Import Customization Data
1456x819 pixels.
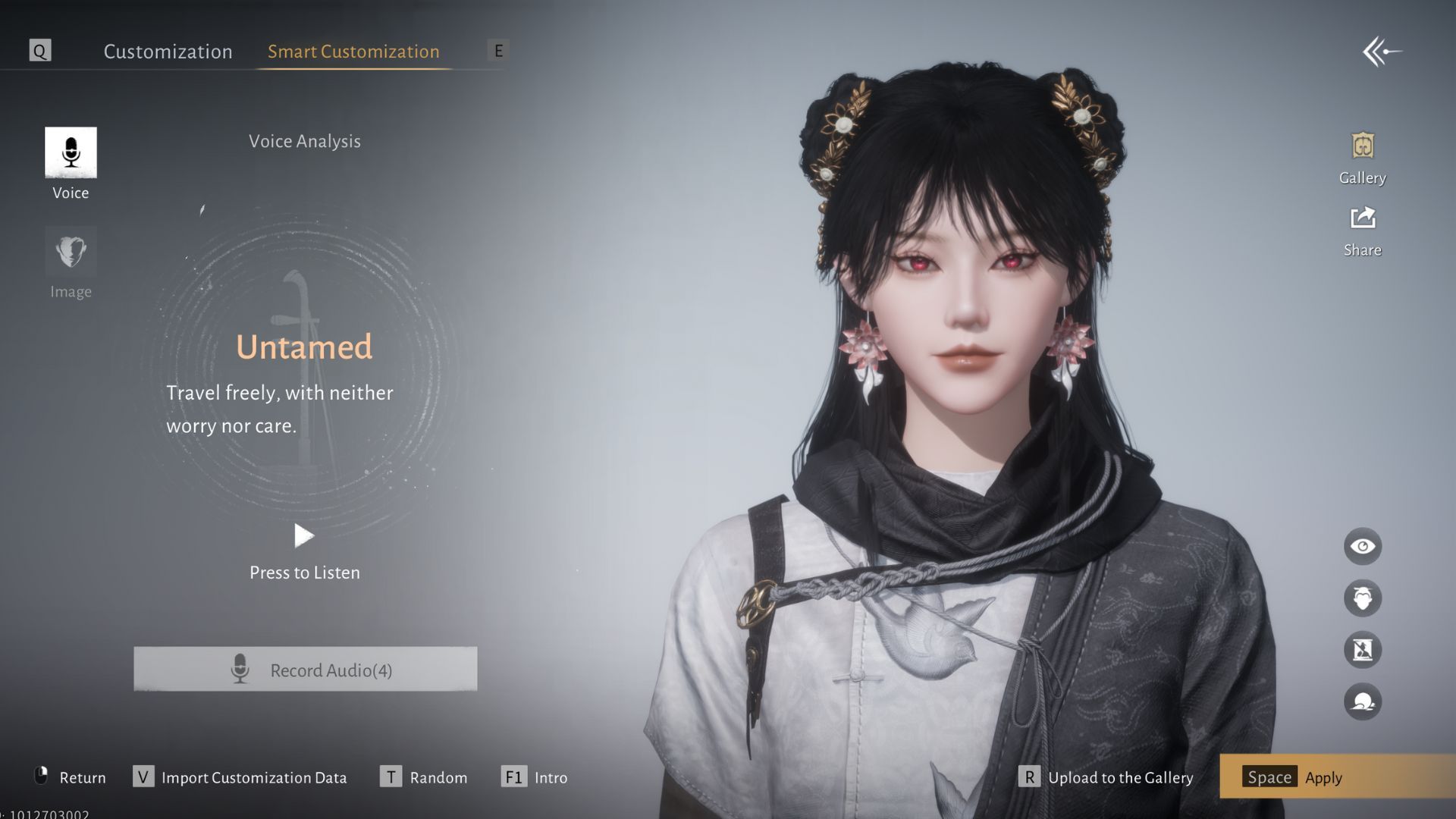(240, 777)
